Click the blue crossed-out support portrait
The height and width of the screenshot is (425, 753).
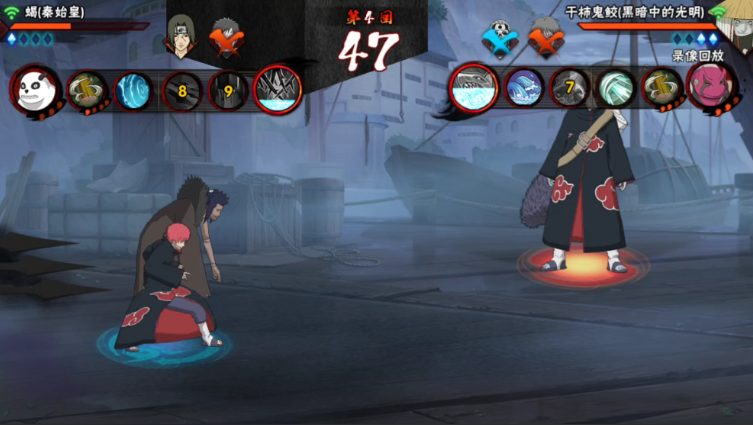[x=499, y=38]
